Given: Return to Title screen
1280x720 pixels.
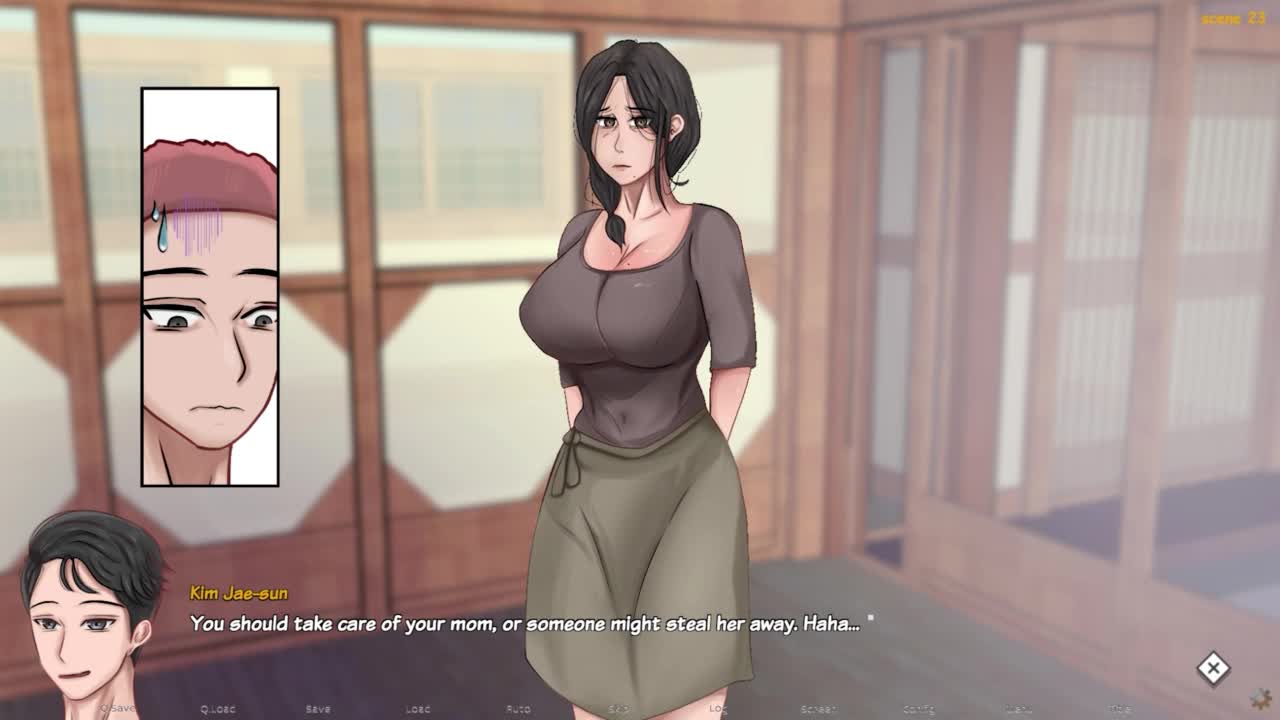Looking at the screenshot, I should click(x=1120, y=709).
